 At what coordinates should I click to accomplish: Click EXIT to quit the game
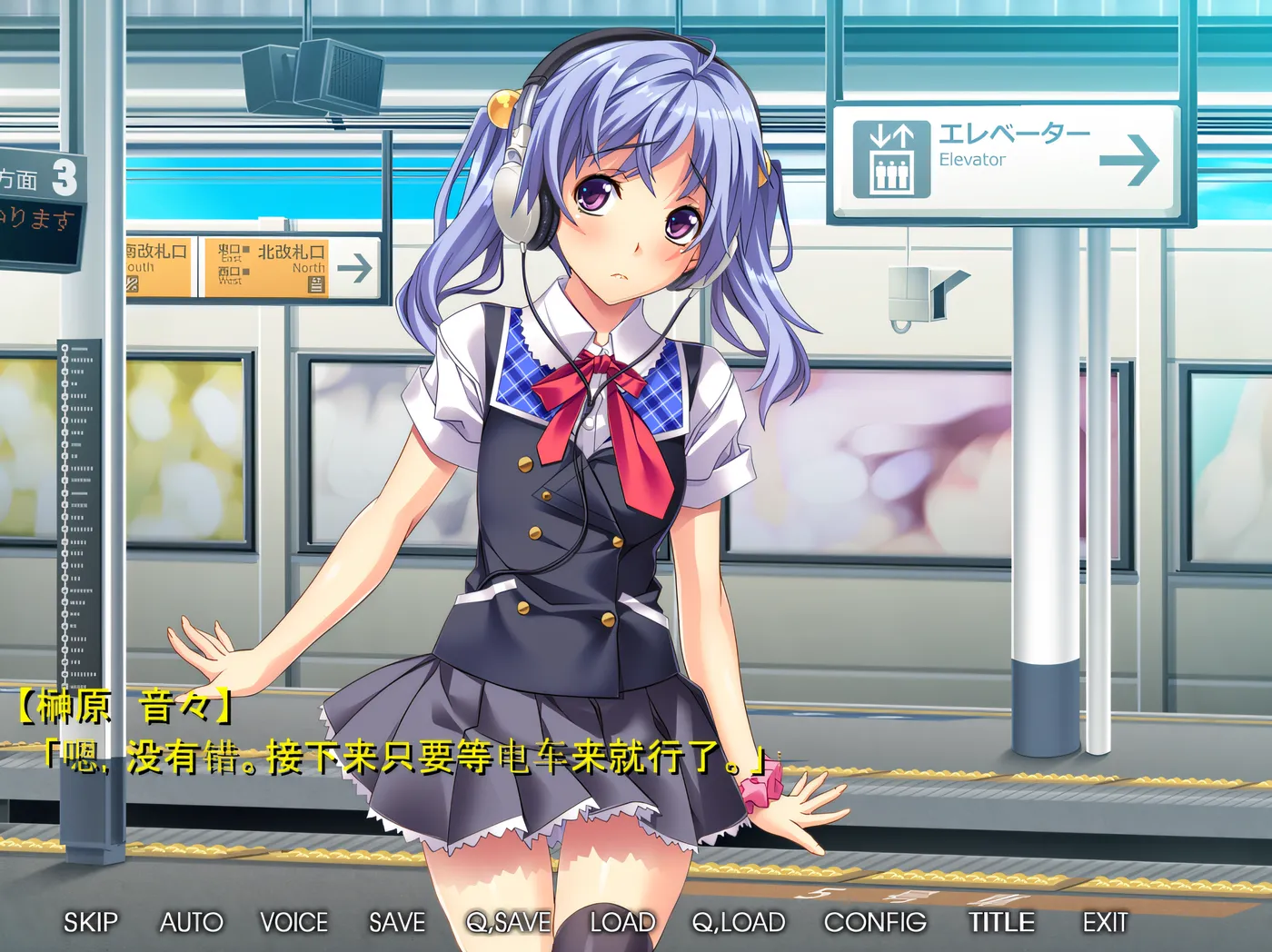point(1105,922)
